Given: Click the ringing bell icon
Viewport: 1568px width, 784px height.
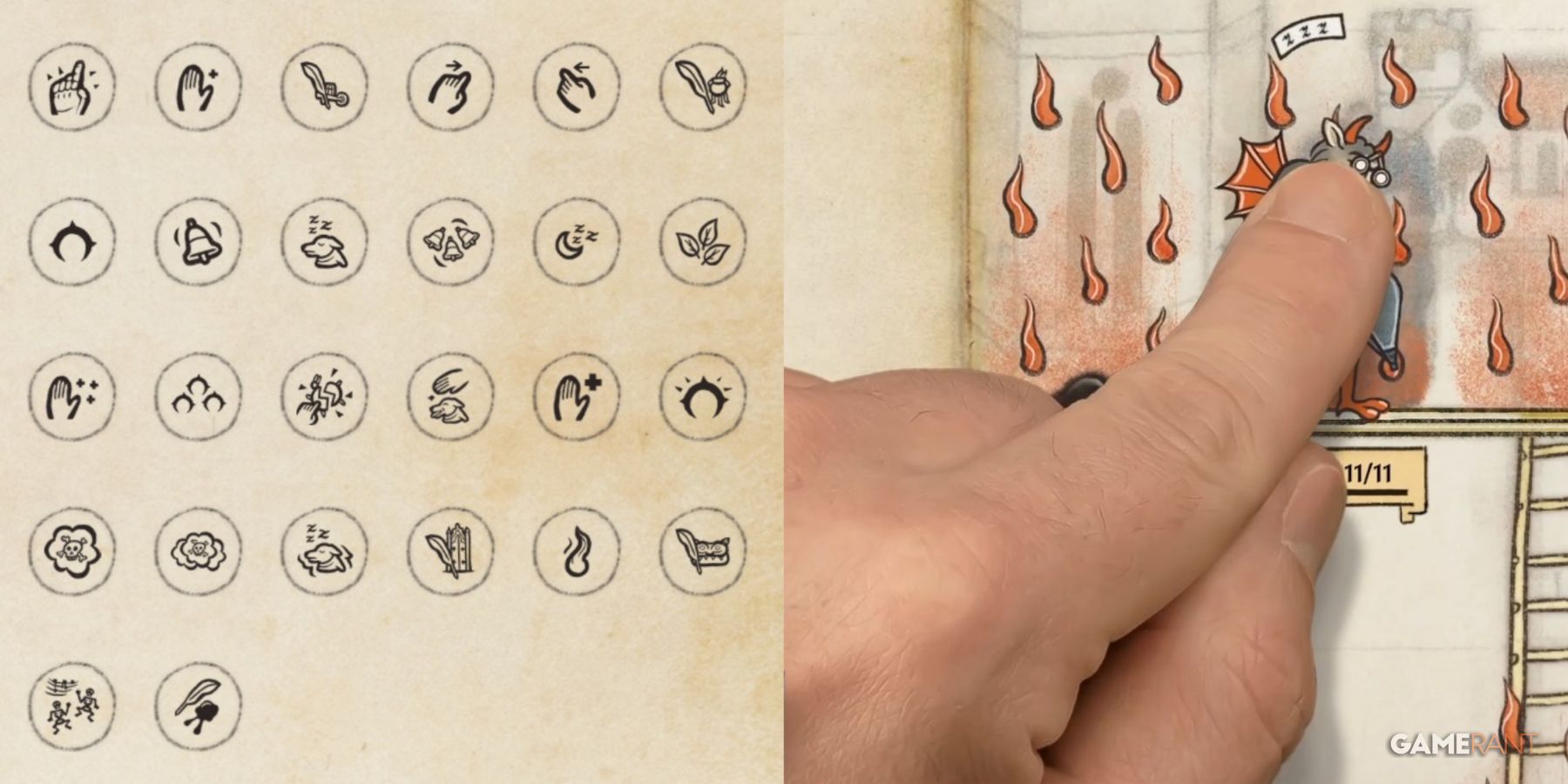Looking at the screenshot, I should tap(200, 242).
